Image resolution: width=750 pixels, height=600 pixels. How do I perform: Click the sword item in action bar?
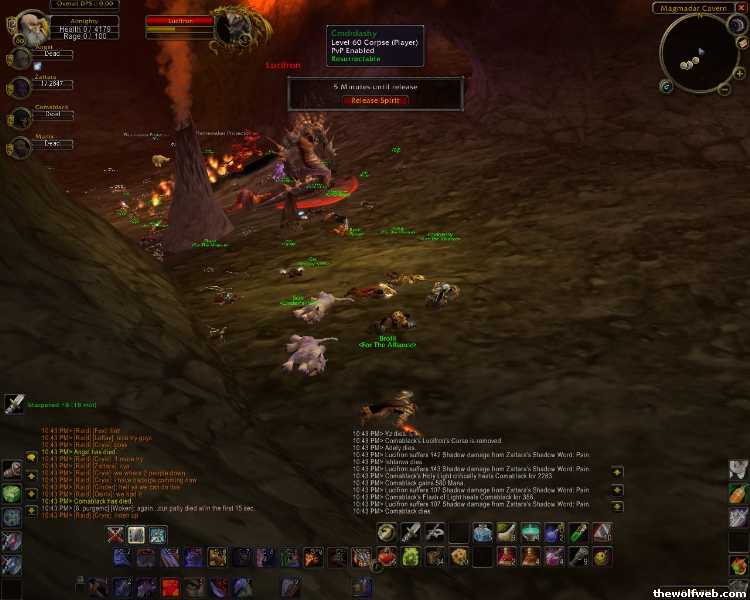(x=411, y=533)
